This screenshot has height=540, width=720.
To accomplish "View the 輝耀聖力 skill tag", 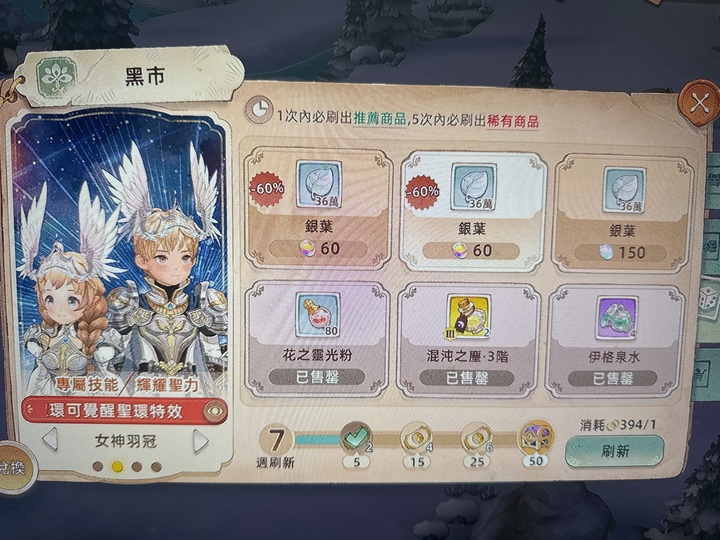I will tap(170, 384).
